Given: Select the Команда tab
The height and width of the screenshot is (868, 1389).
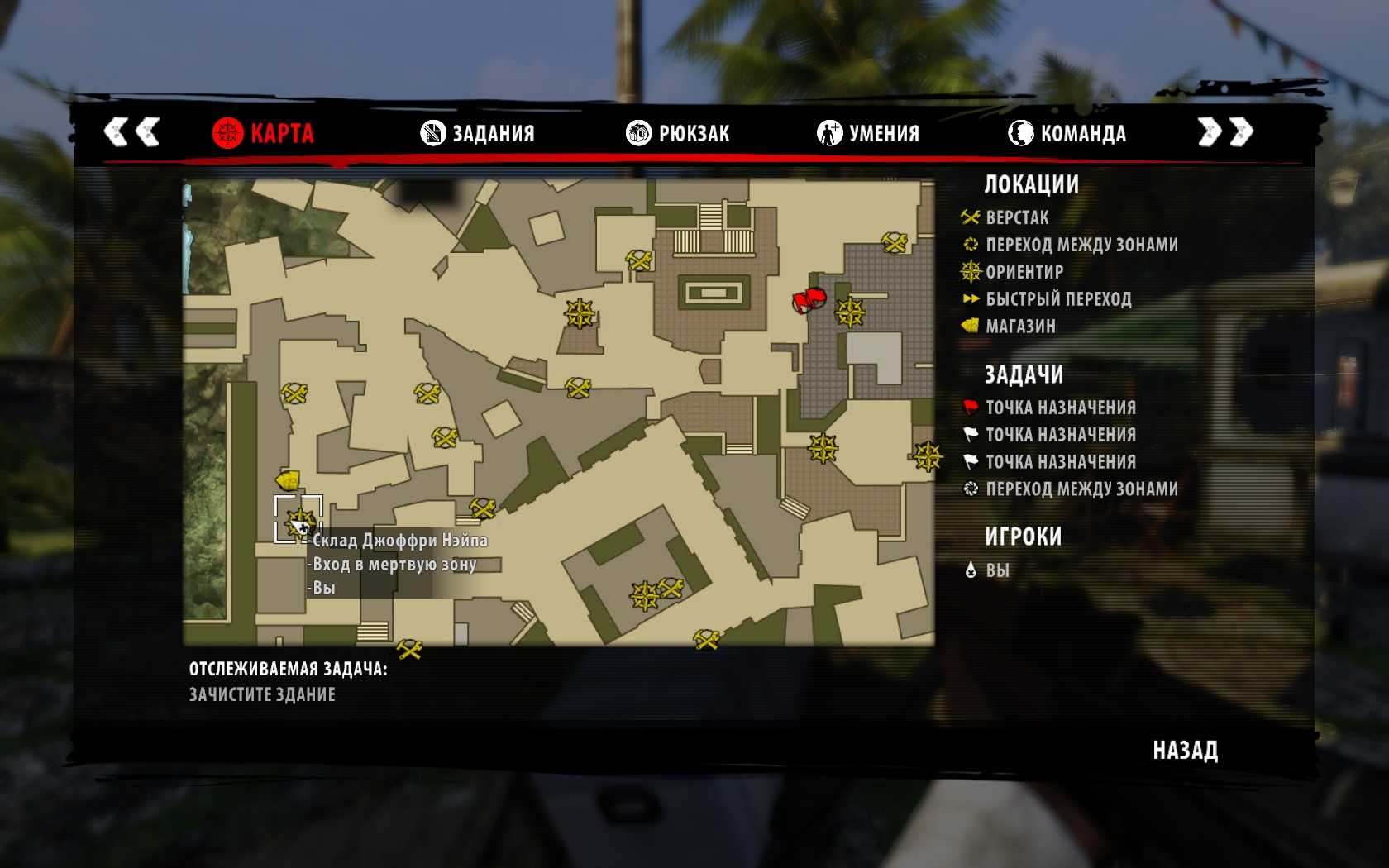Looking at the screenshot, I should [1067, 133].
